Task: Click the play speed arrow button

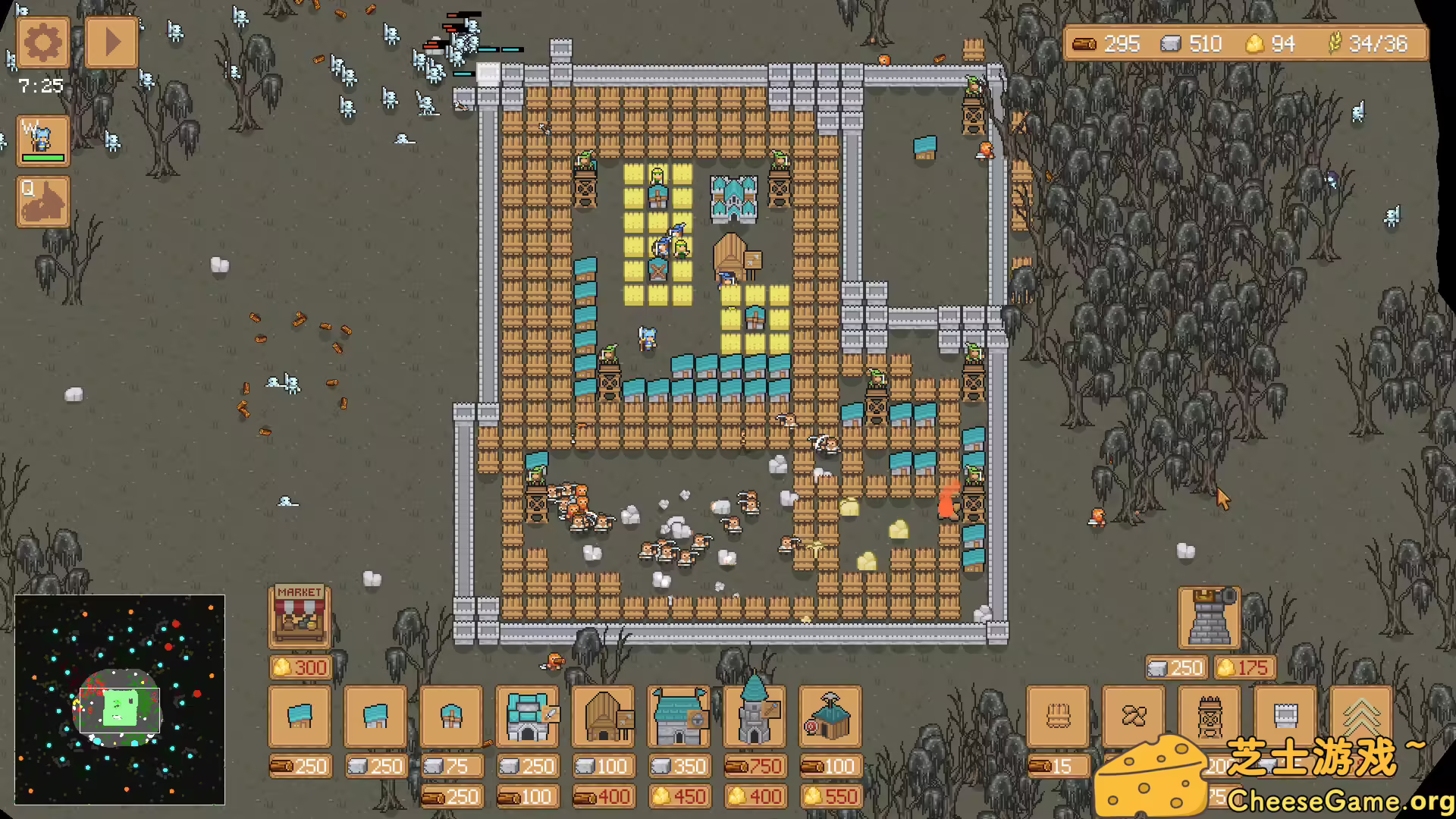Action: tap(111, 43)
